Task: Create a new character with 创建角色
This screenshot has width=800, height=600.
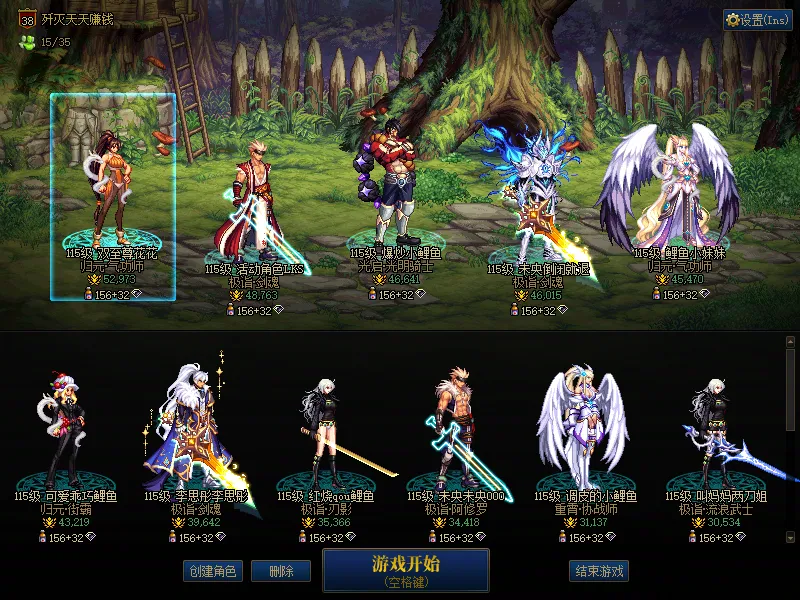Action: point(211,572)
